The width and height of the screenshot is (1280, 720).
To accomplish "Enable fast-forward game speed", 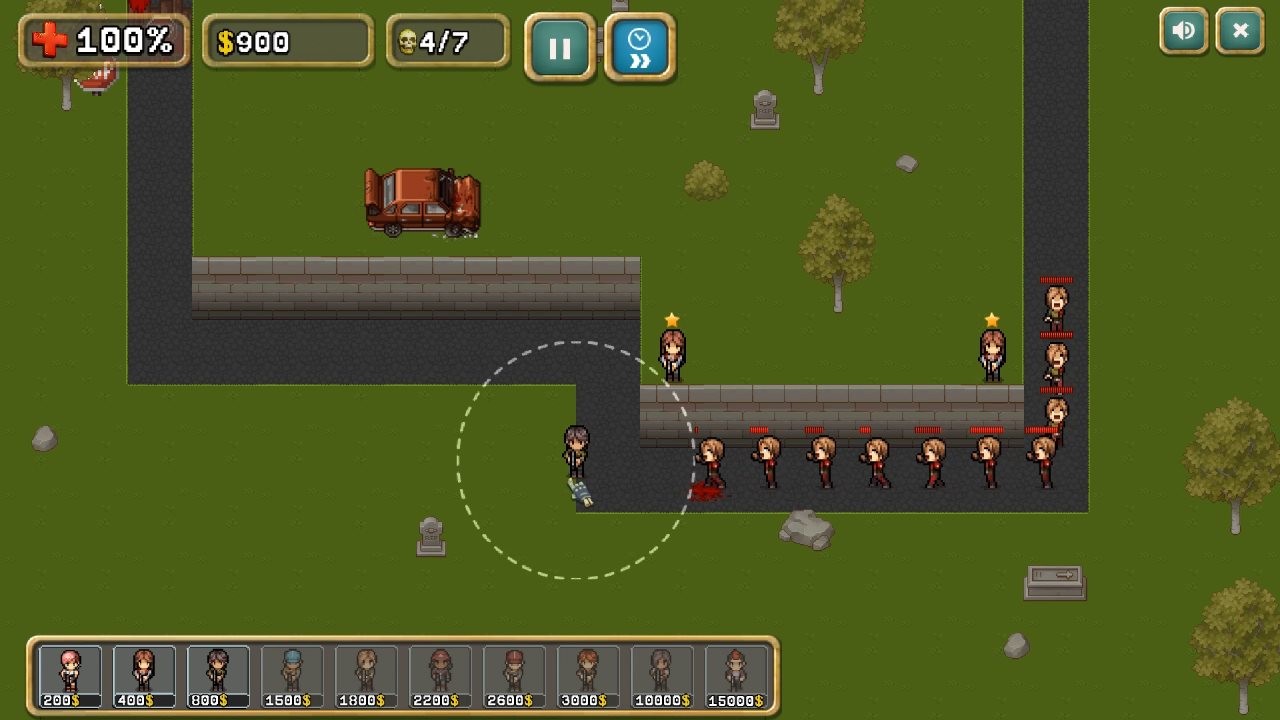I will pyautogui.click(x=639, y=47).
